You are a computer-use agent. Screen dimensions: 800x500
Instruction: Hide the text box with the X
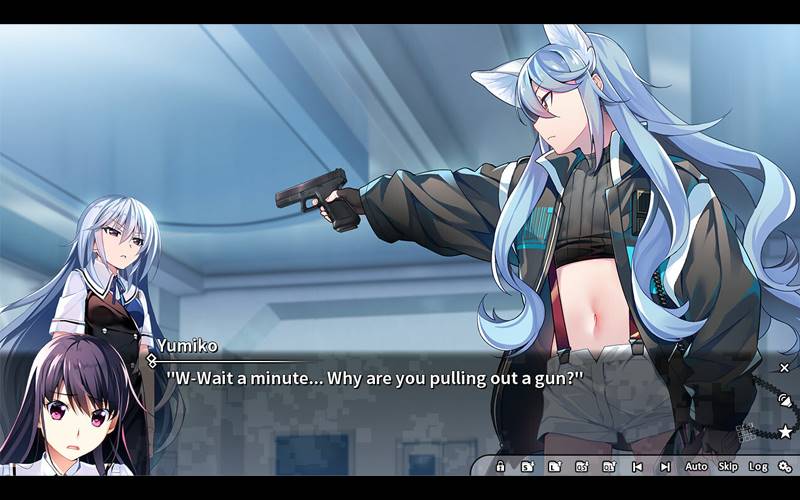coord(784,368)
